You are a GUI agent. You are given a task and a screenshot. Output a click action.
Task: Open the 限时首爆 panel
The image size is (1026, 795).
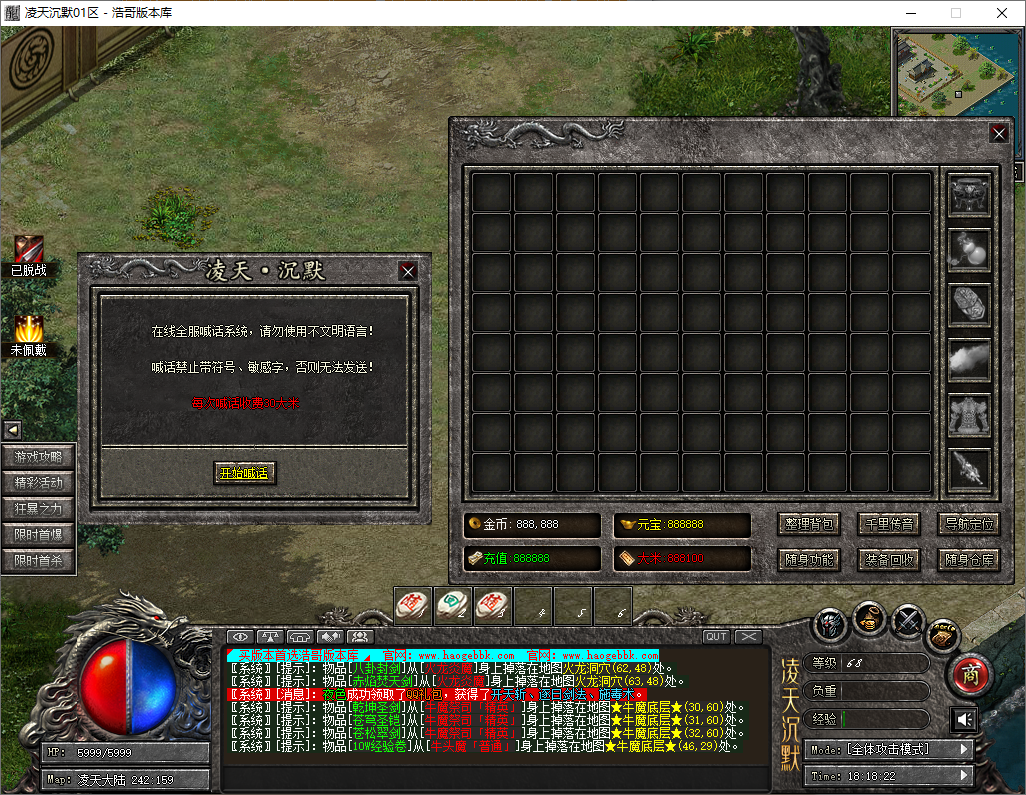pyautogui.click(x=39, y=535)
